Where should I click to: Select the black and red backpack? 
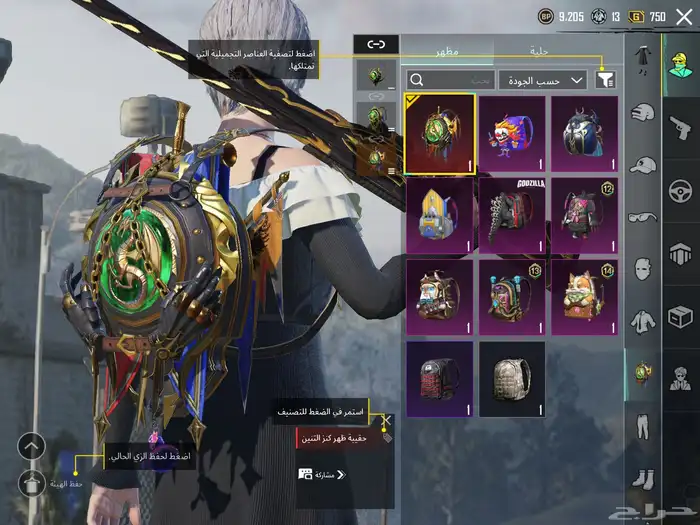click(439, 380)
